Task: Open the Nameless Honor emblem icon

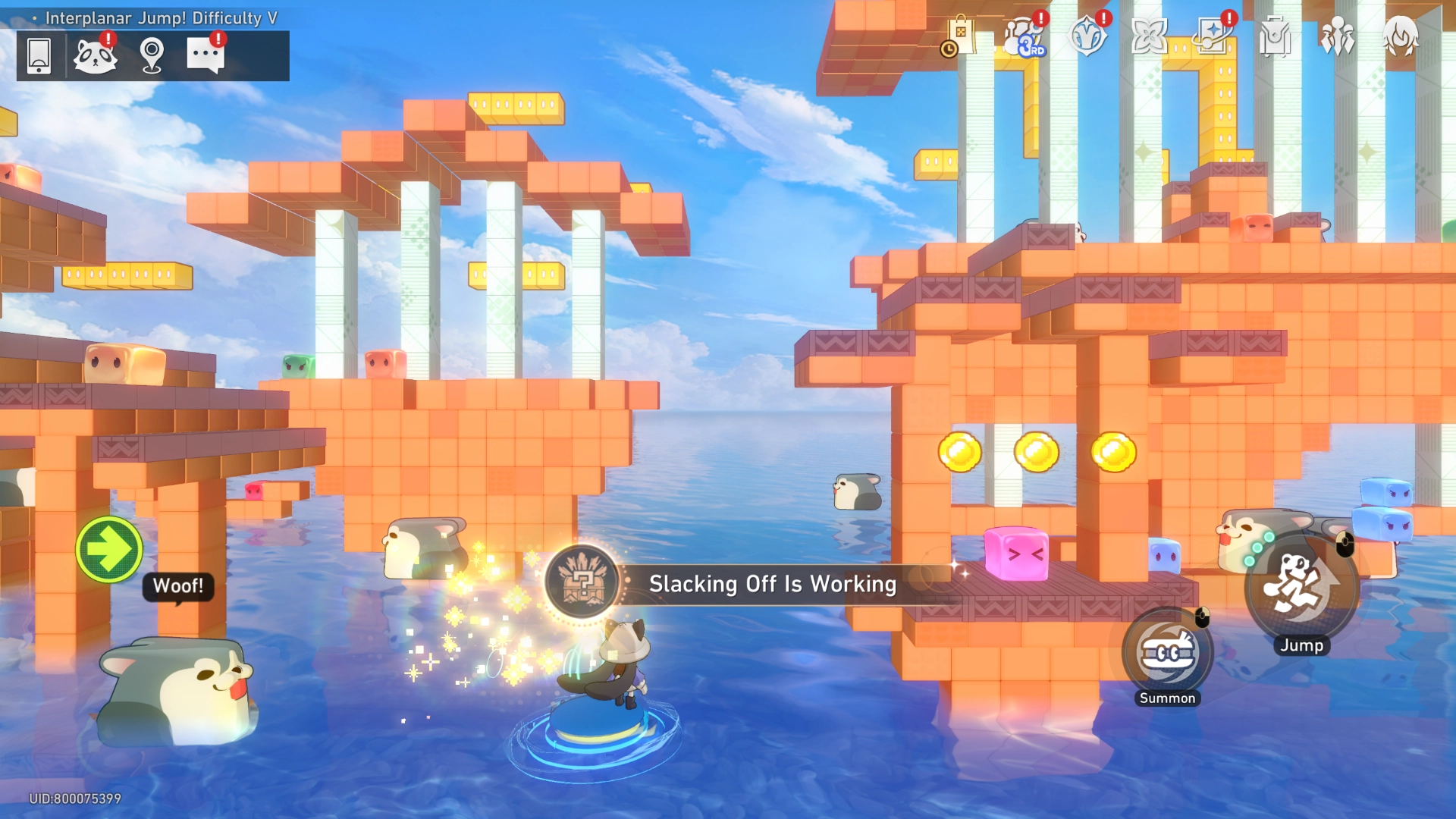Action: pyautogui.click(x=1087, y=36)
